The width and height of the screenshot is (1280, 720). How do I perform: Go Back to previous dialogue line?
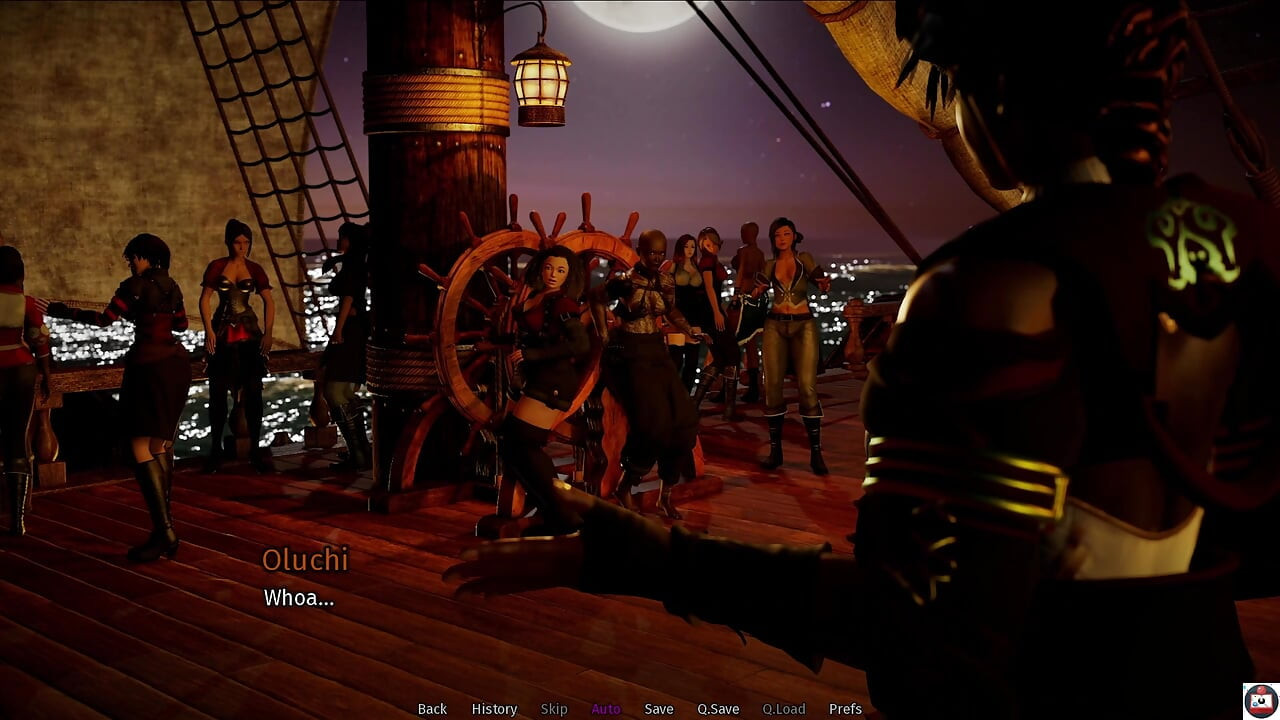432,709
